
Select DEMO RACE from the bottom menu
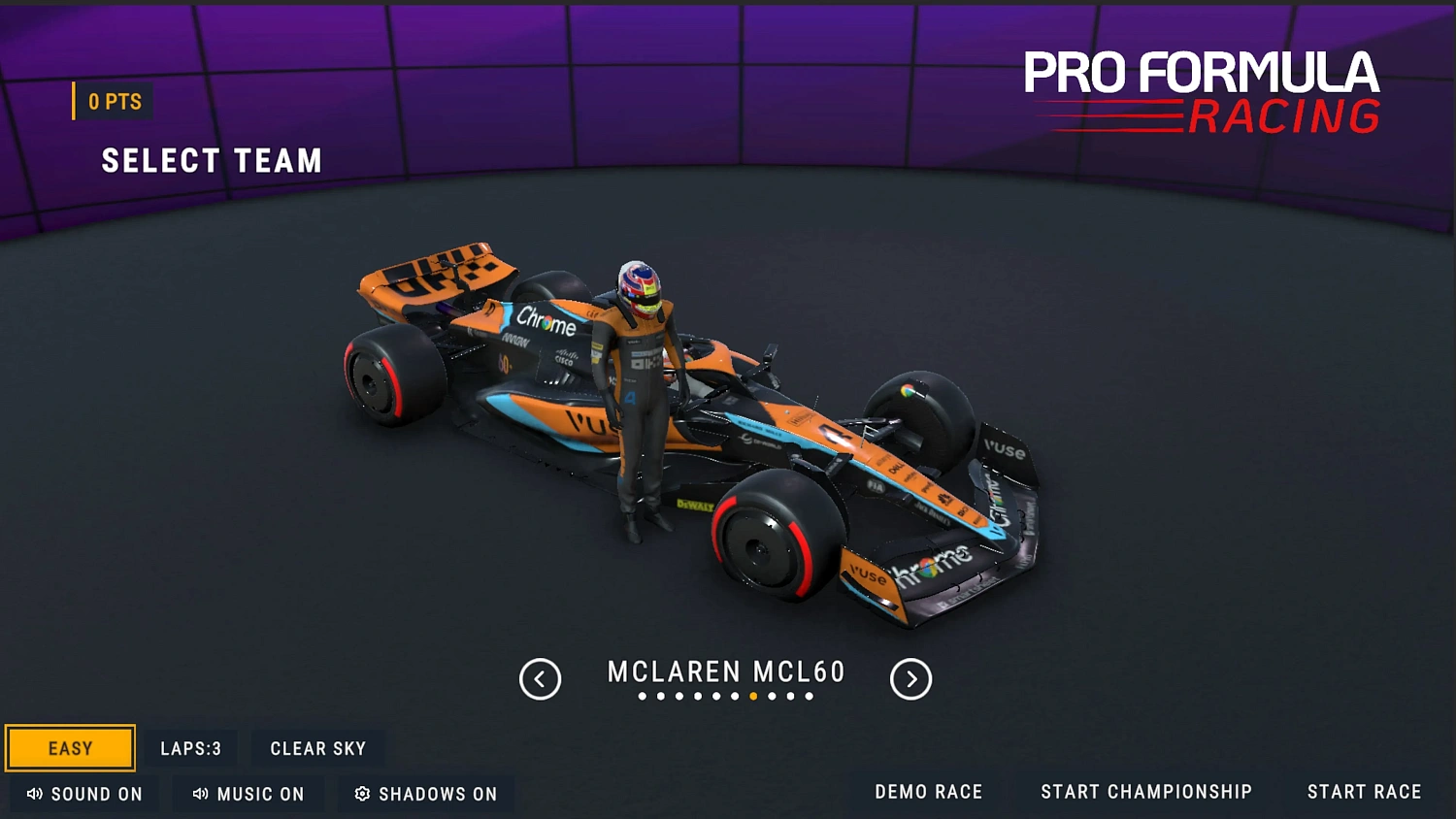tap(928, 791)
